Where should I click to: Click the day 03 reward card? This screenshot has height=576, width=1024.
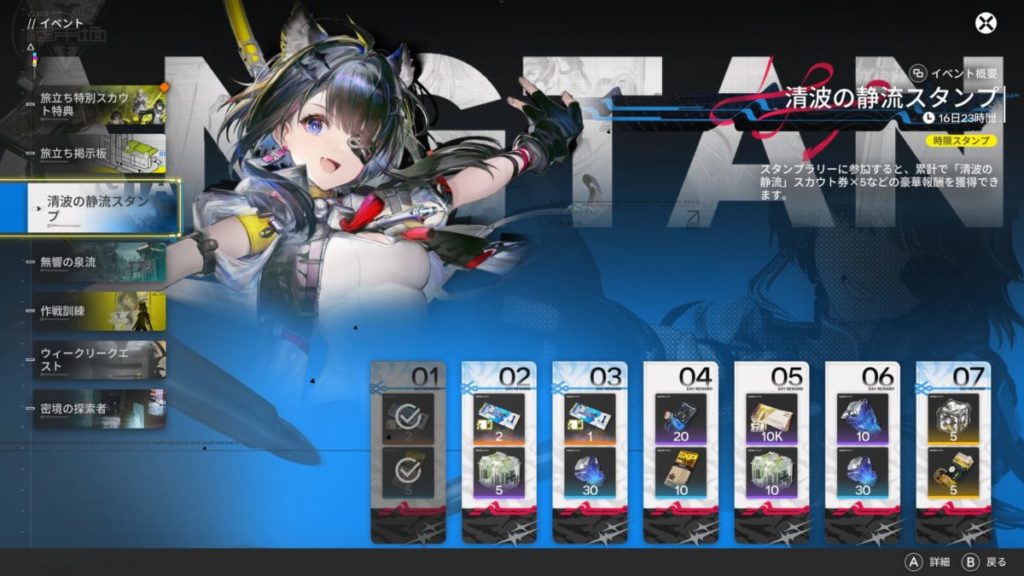coord(590,452)
